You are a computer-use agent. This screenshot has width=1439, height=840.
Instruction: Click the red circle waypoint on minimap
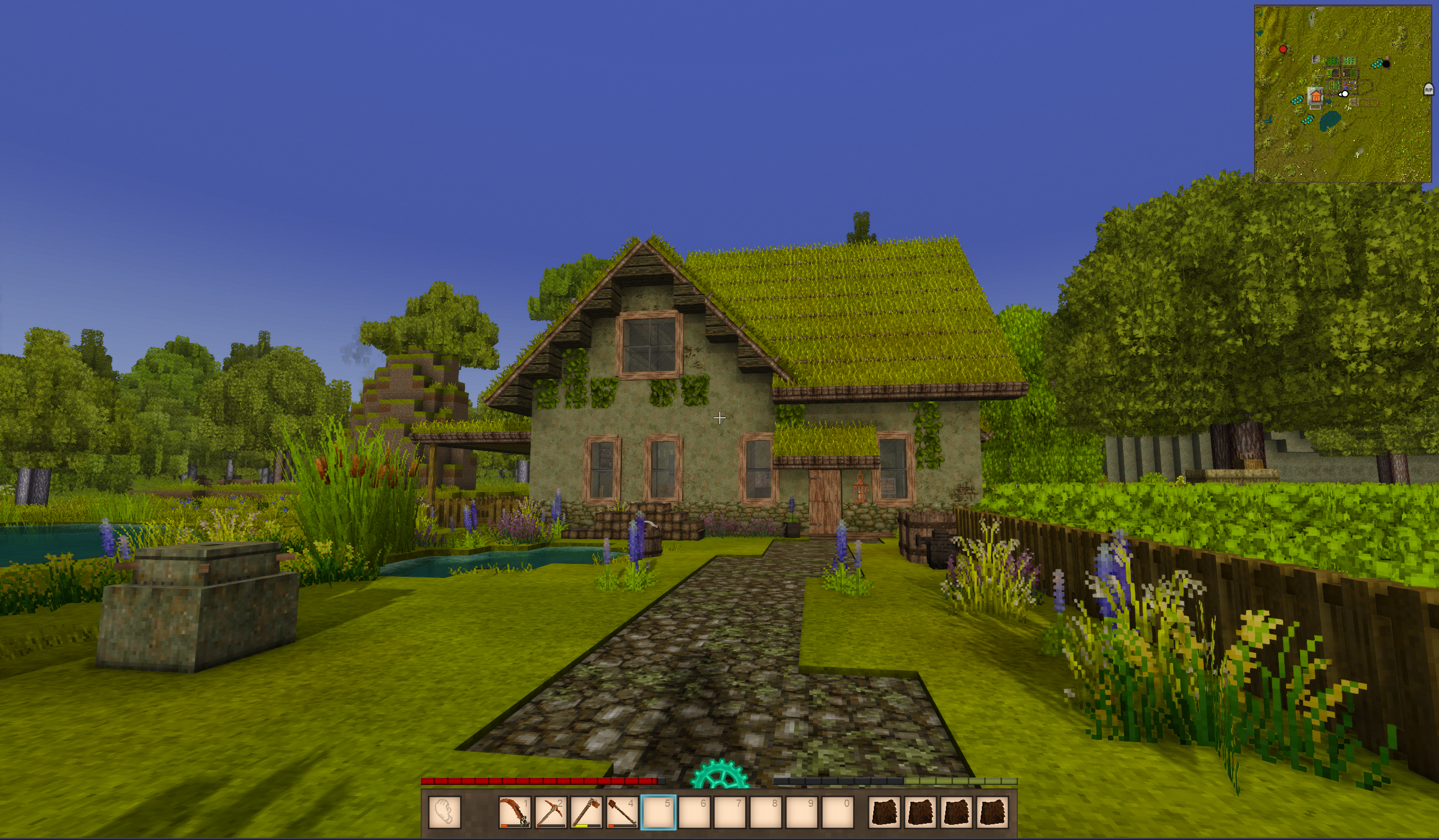1283,49
